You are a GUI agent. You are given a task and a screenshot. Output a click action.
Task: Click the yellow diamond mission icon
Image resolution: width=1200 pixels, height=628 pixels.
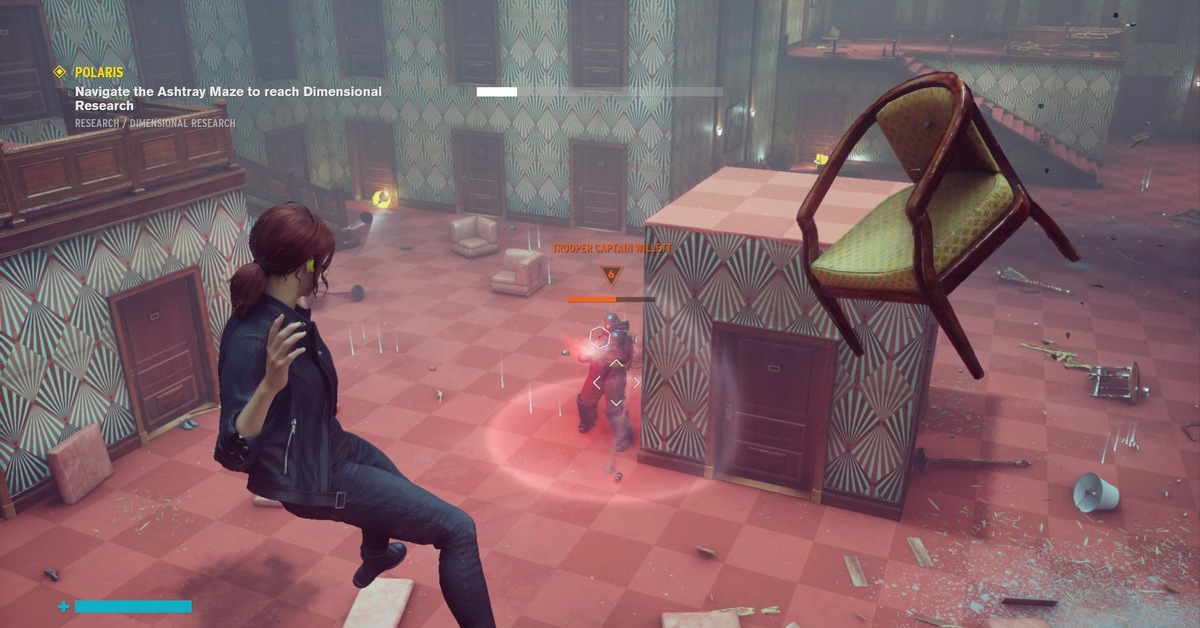[x=59, y=72]
